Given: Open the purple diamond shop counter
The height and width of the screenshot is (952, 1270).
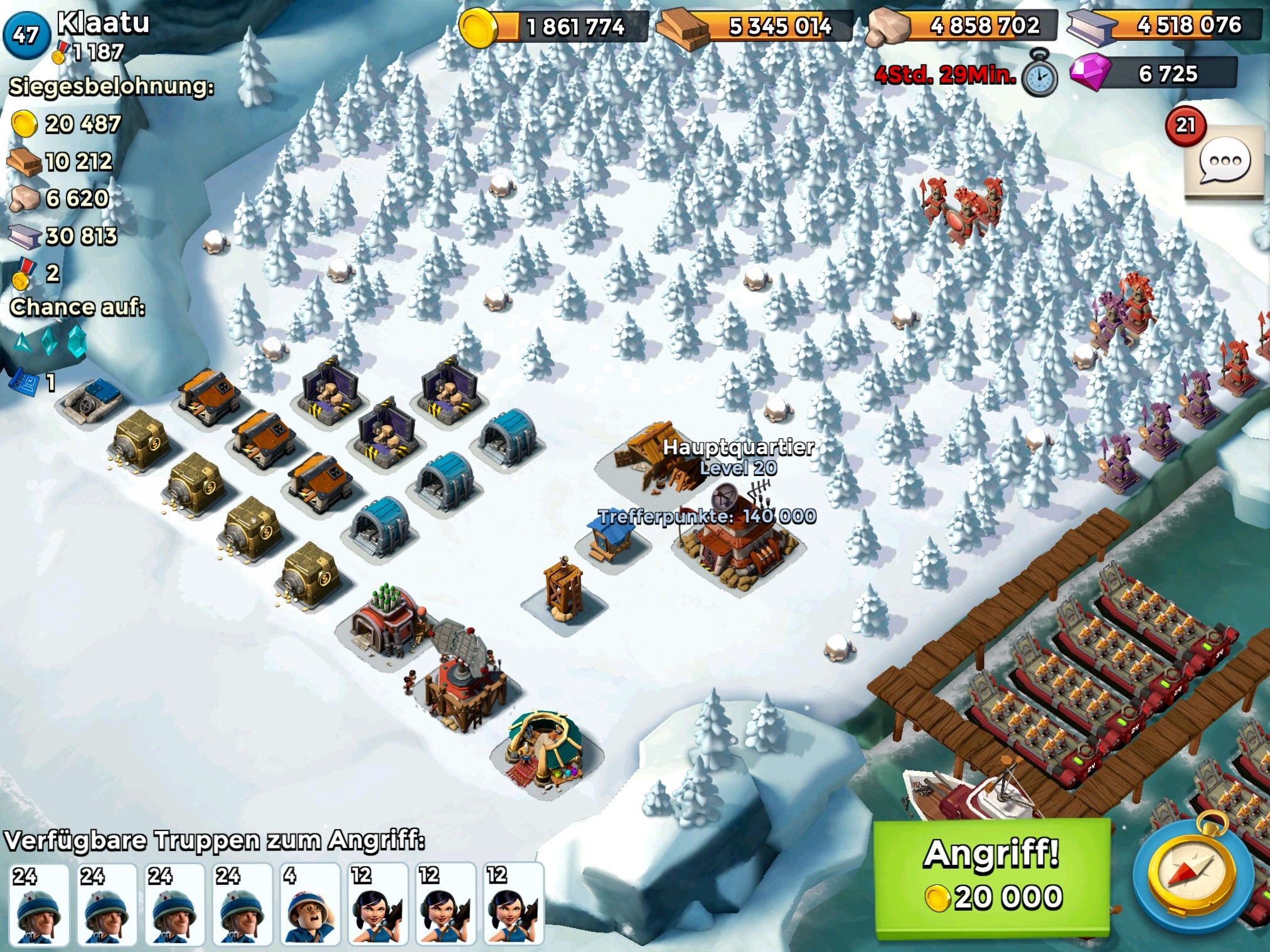Looking at the screenshot, I should click(x=1153, y=73).
